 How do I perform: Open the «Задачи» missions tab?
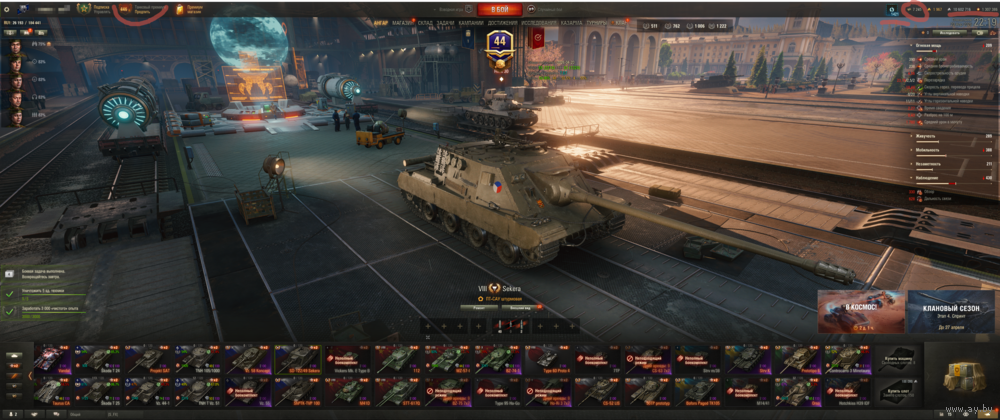click(x=445, y=21)
